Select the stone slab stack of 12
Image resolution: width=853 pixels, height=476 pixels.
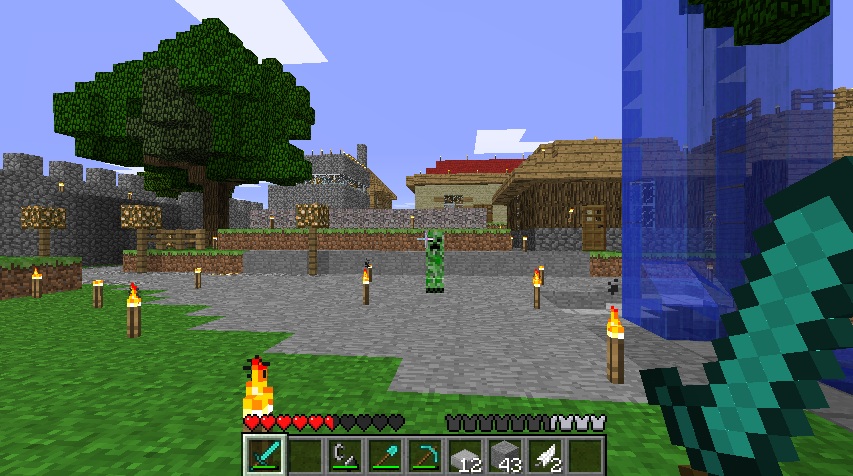click(x=465, y=455)
